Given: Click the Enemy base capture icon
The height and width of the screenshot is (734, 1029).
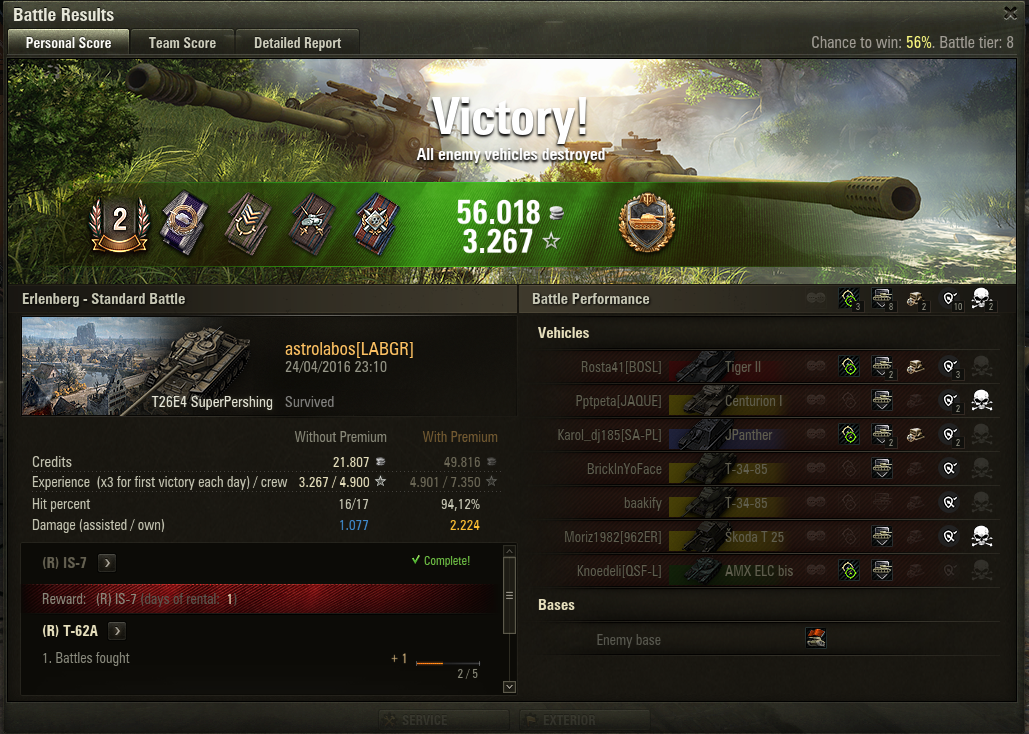Looking at the screenshot, I should [816, 639].
